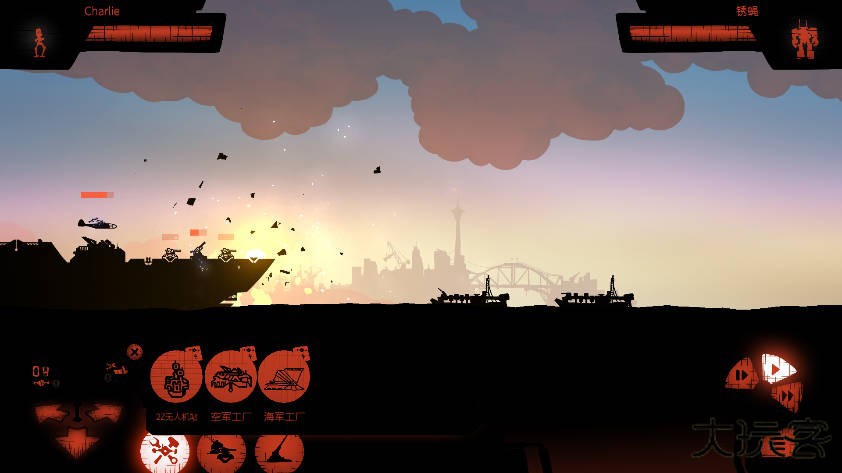Close the build menu with the X button

coord(134,352)
